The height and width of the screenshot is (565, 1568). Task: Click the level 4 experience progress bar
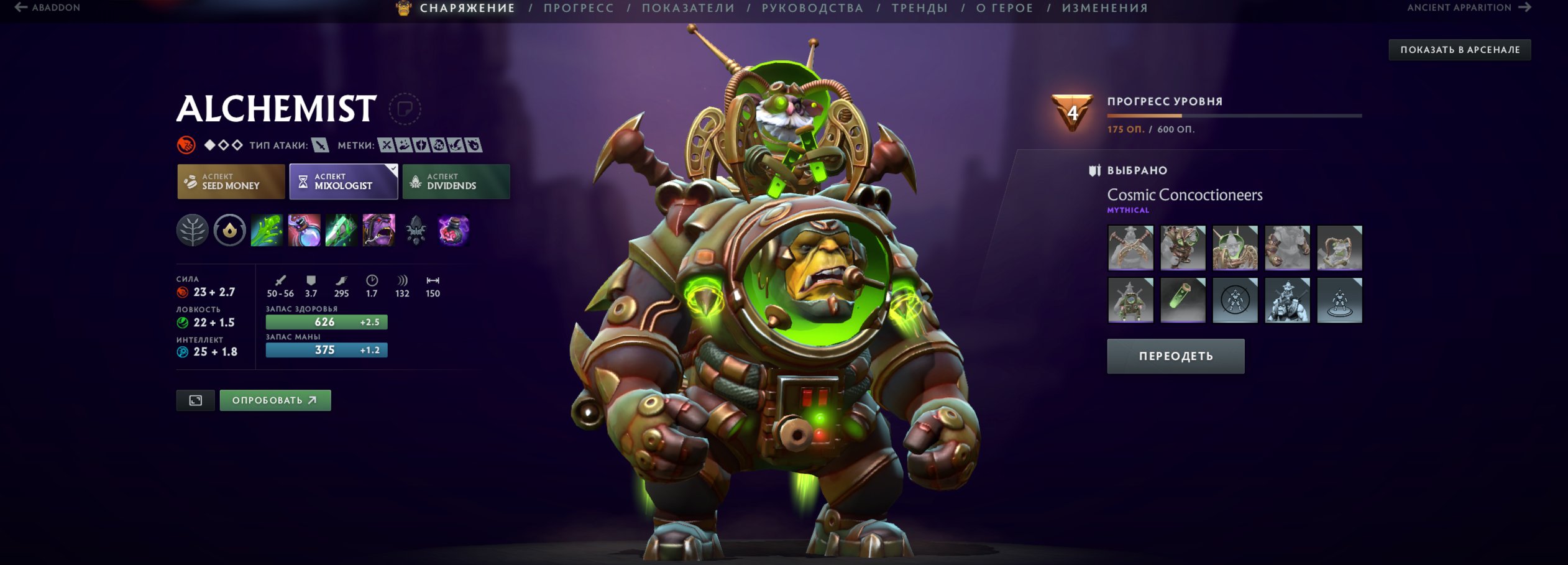1234,114
